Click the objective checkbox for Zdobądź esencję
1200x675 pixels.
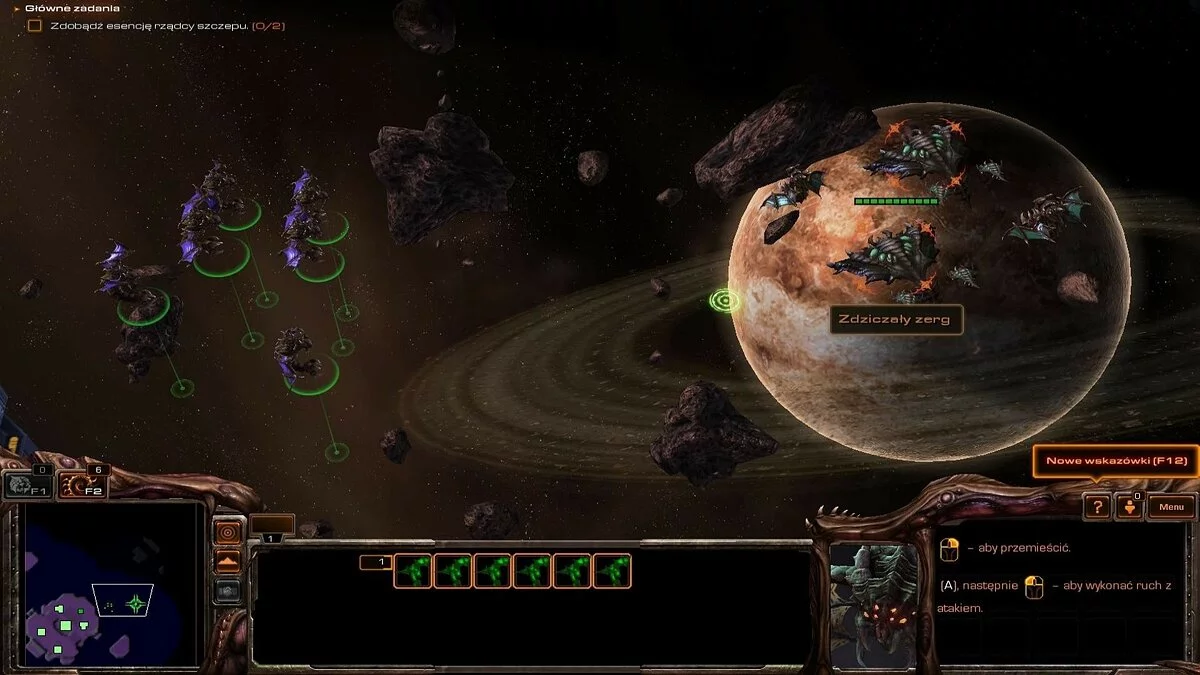[35, 25]
